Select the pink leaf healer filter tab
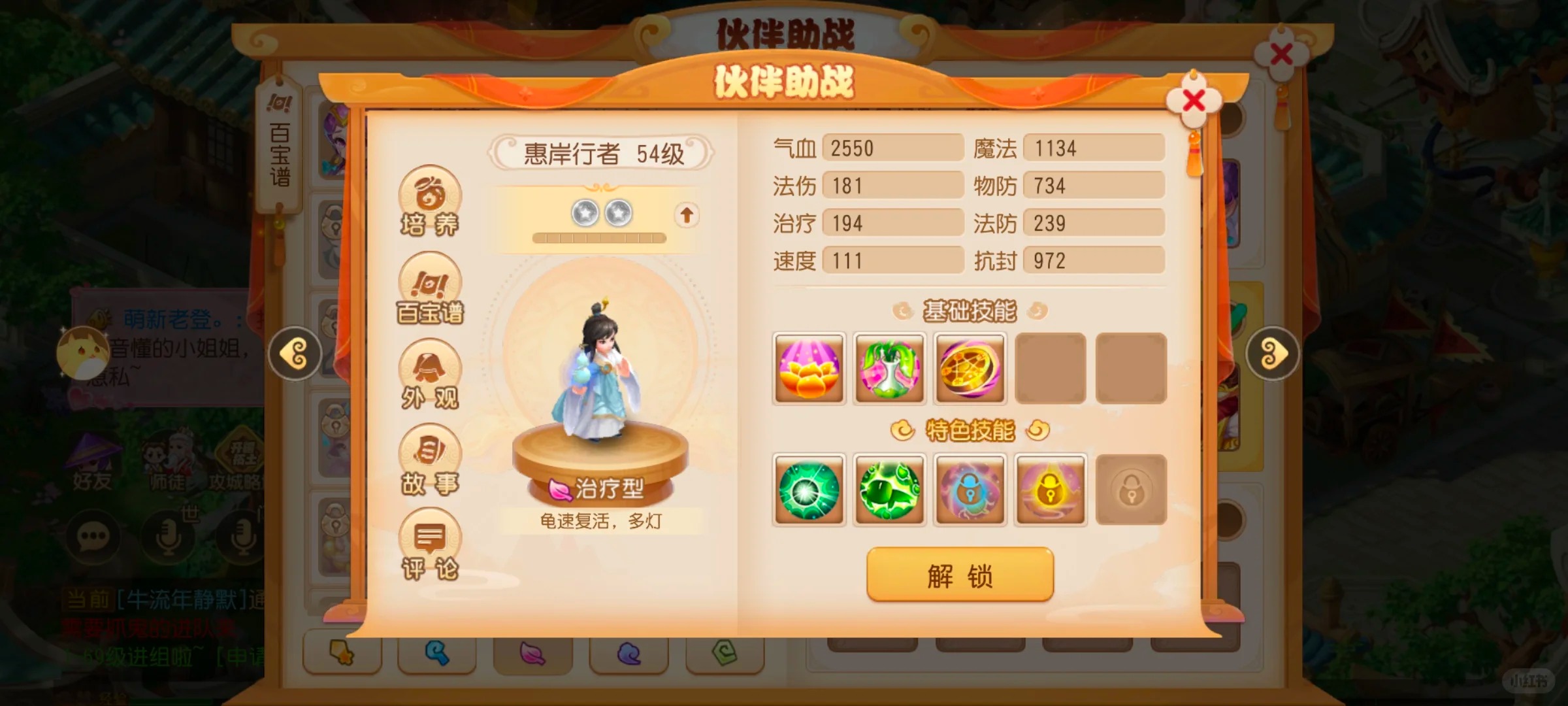The width and height of the screenshot is (1568, 706). point(532,652)
